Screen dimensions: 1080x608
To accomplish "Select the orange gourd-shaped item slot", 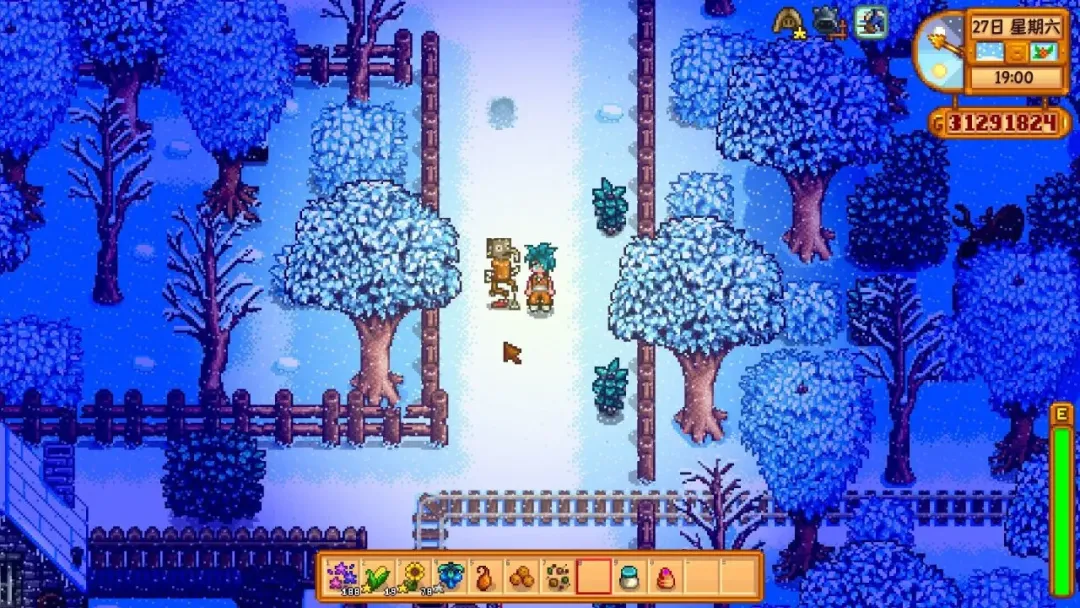I will tap(484, 577).
